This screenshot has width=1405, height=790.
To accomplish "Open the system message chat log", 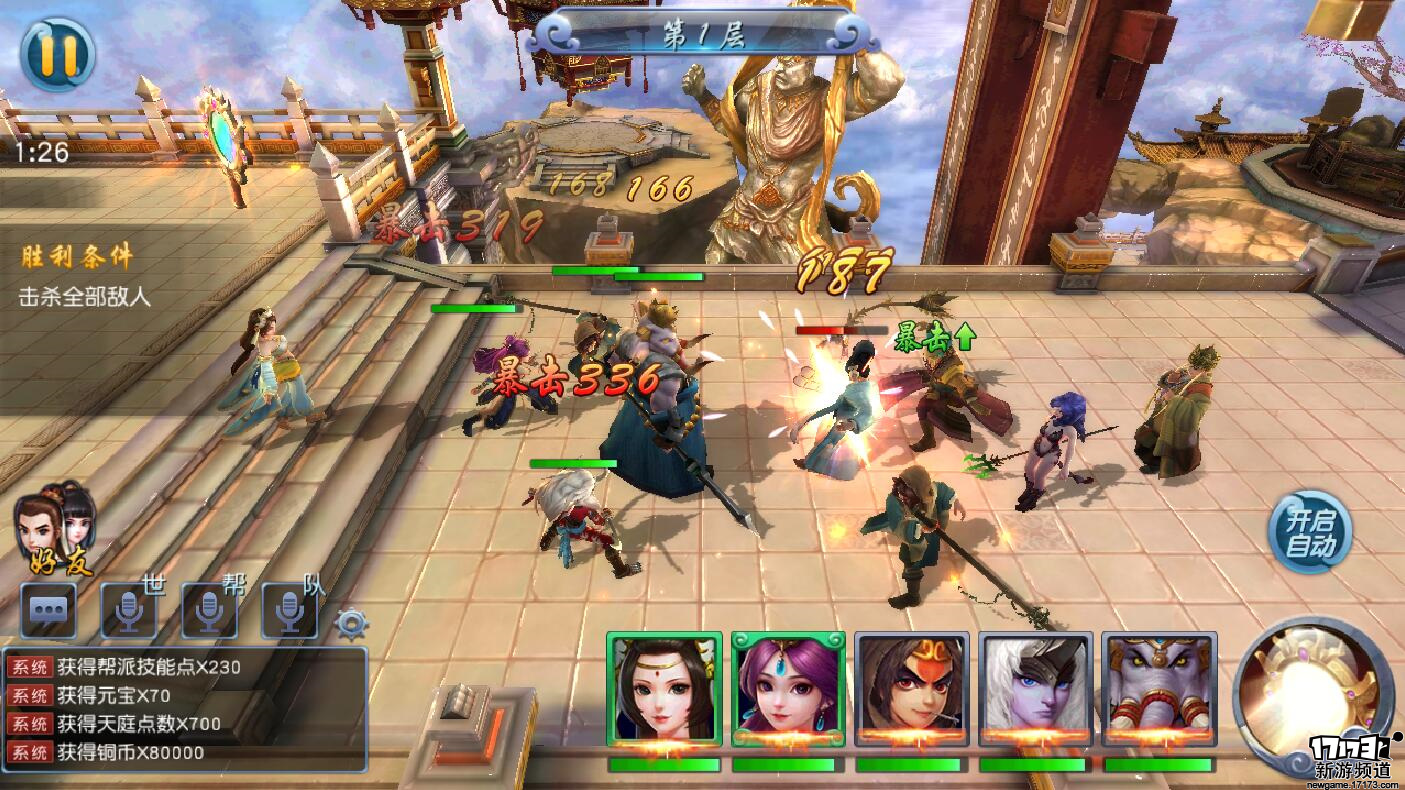I will 185,709.
